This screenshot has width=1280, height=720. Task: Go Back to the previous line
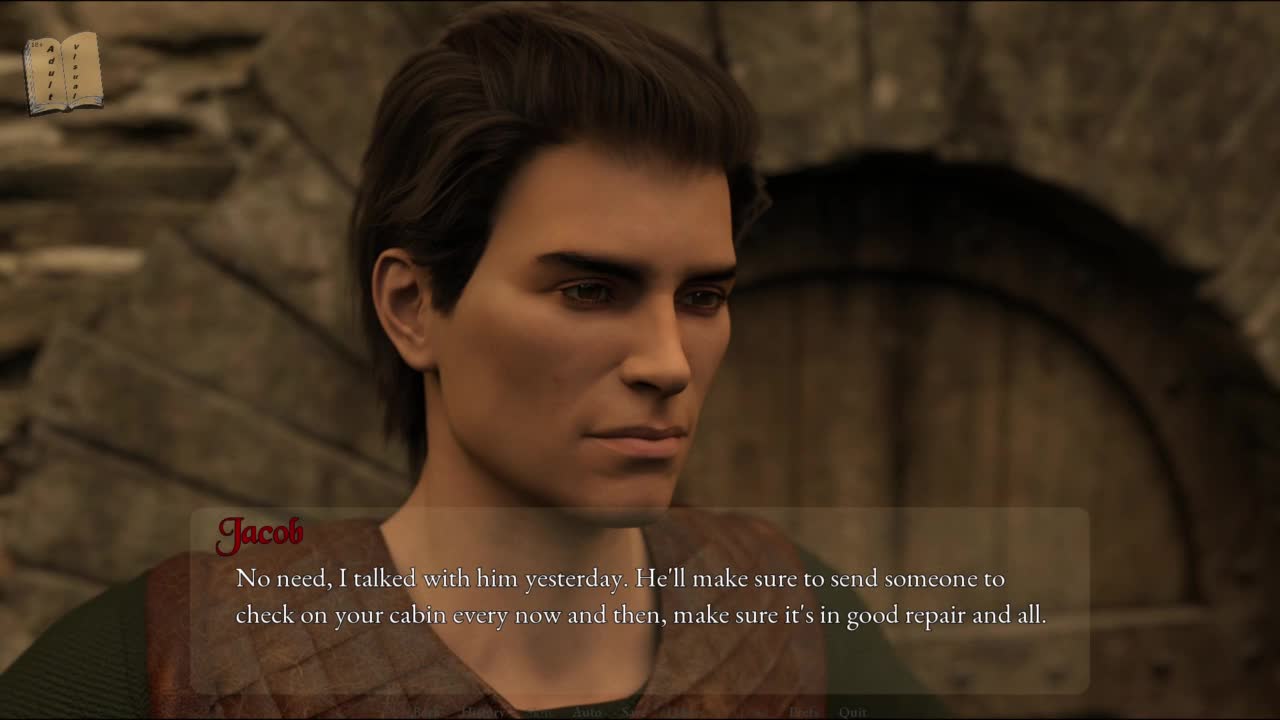(x=427, y=712)
